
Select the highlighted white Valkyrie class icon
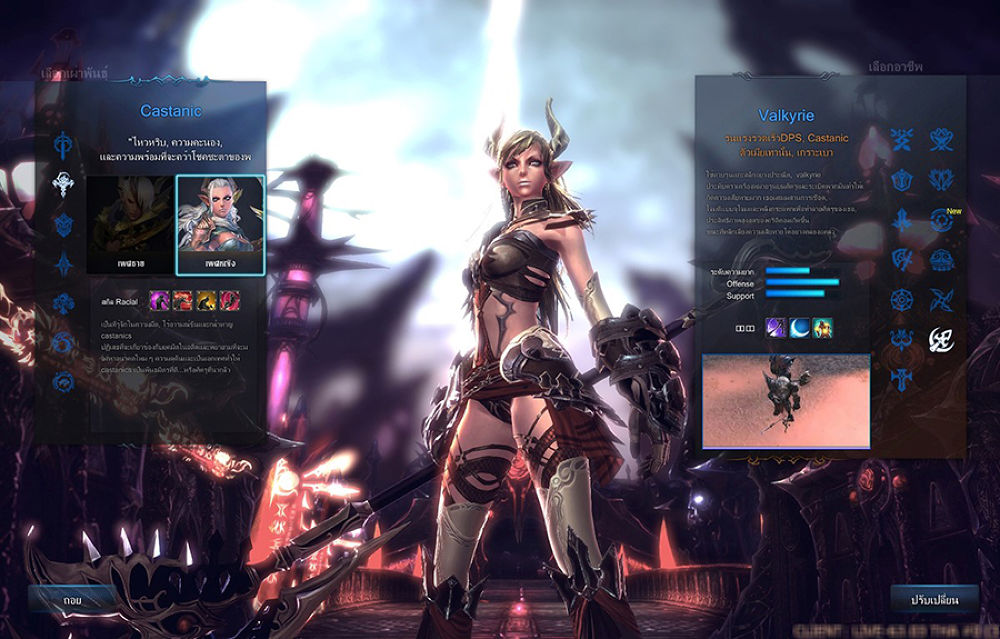coord(941,340)
